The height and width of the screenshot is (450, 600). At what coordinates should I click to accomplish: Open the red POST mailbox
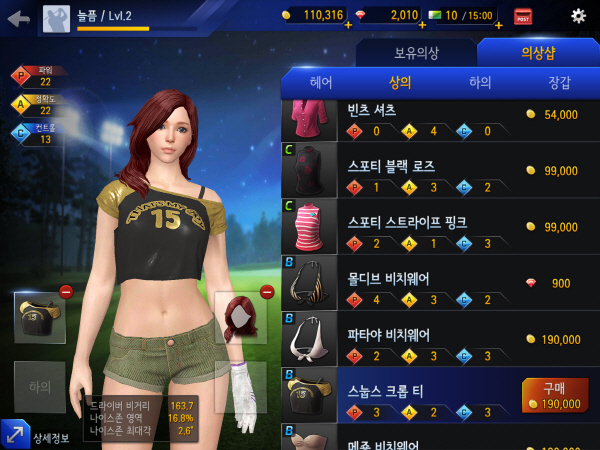523,16
